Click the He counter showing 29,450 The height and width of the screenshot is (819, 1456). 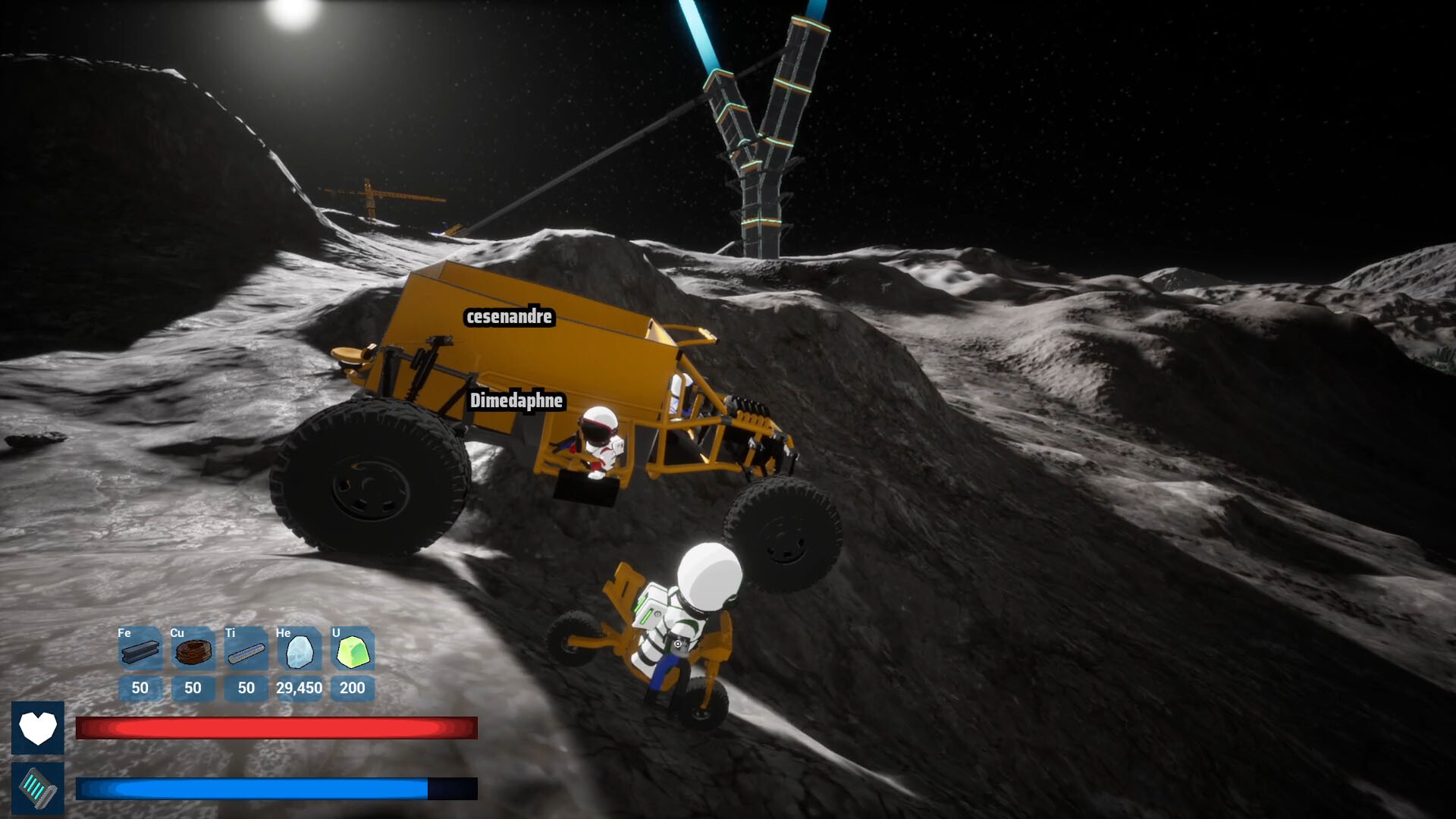298,688
